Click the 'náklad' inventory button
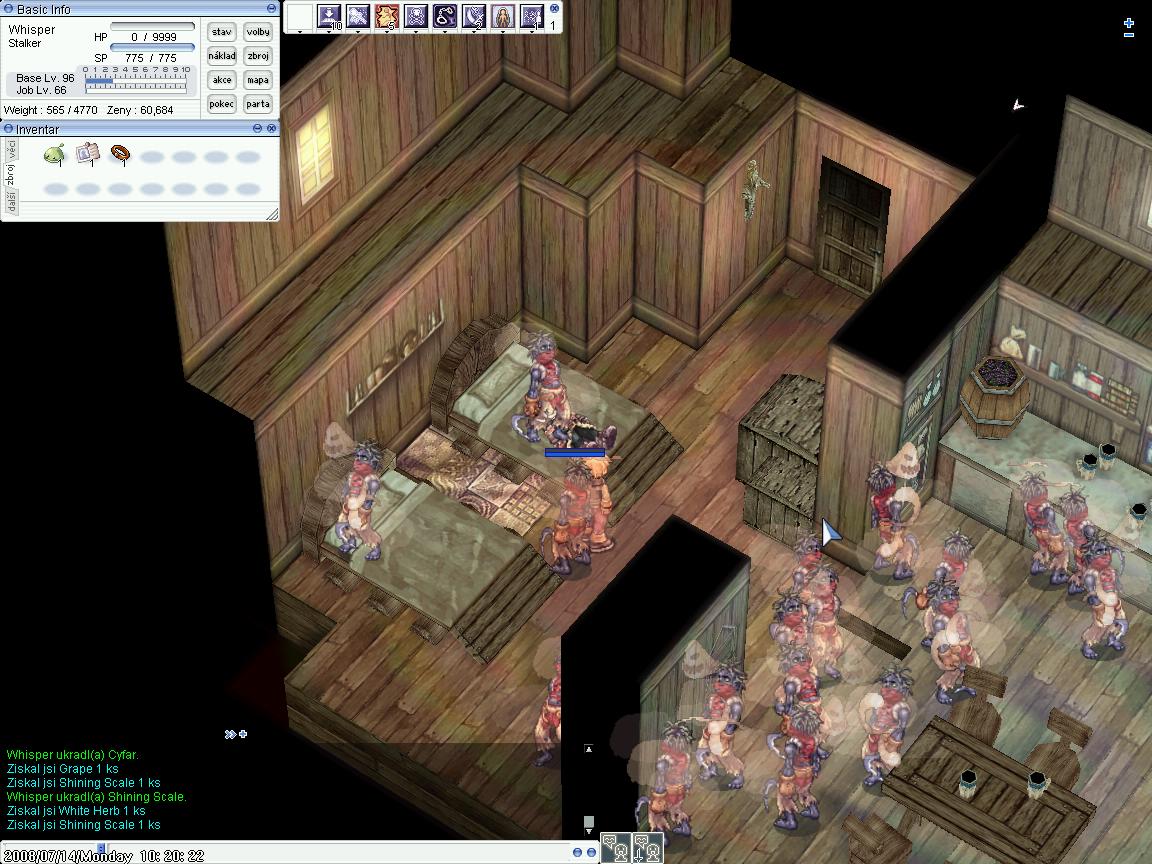This screenshot has height=864, width=1152. coord(221,56)
